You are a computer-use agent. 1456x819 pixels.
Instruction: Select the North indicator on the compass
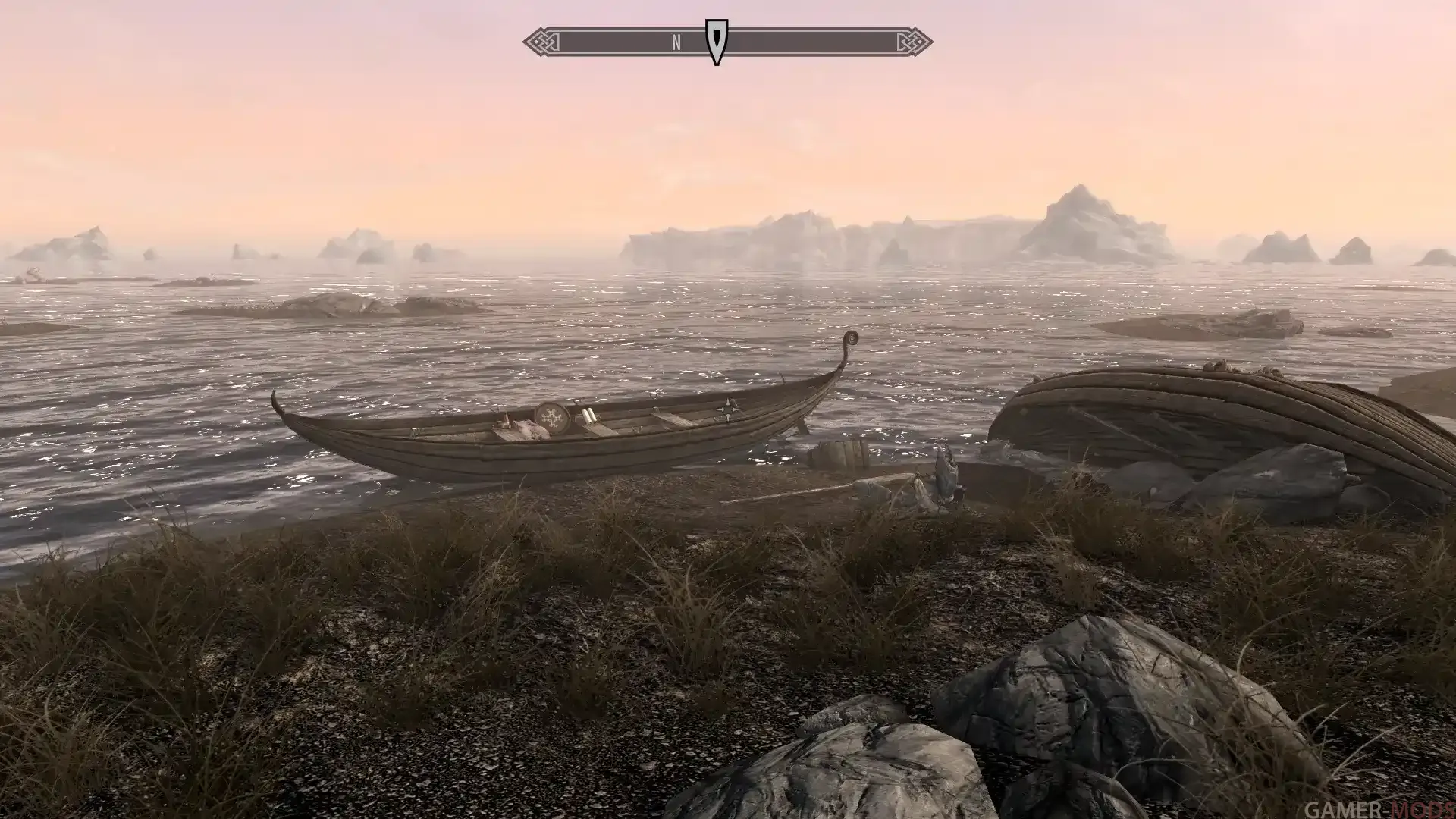(x=676, y=43)
